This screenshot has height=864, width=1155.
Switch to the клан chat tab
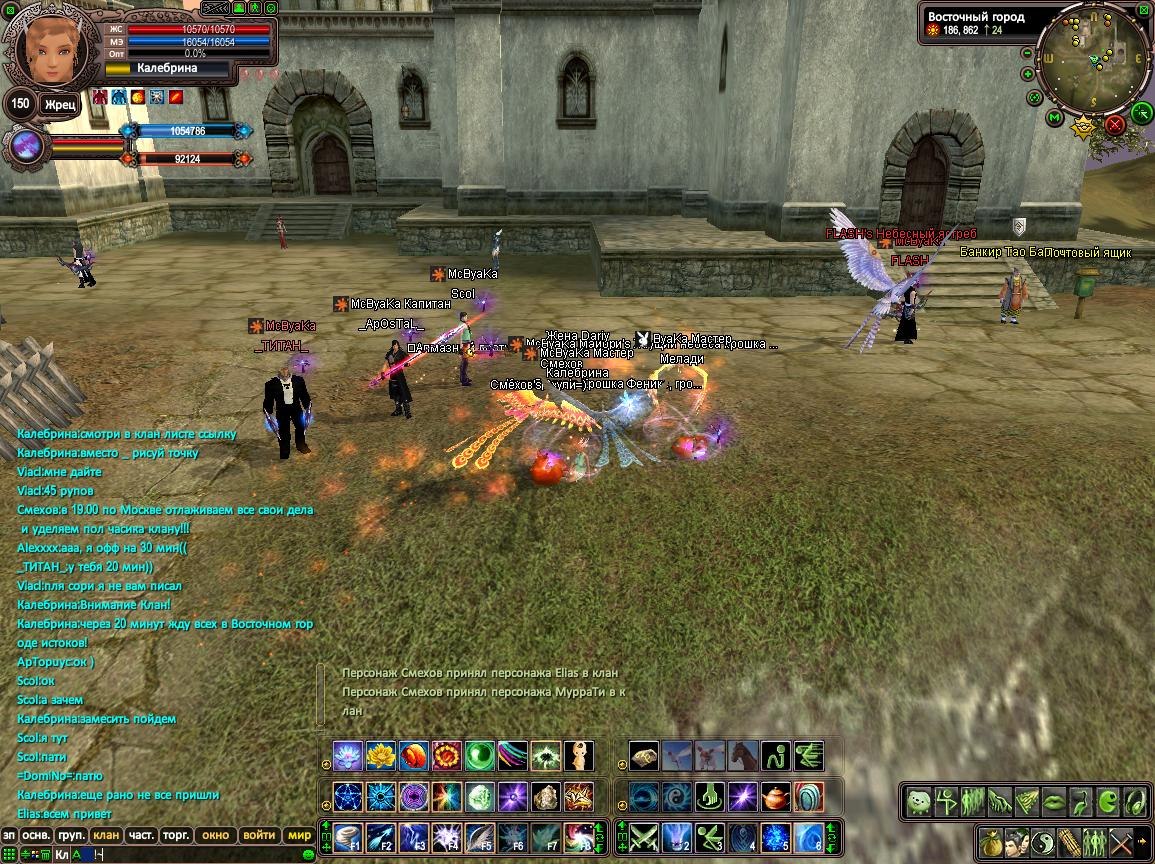coord(105,835)
